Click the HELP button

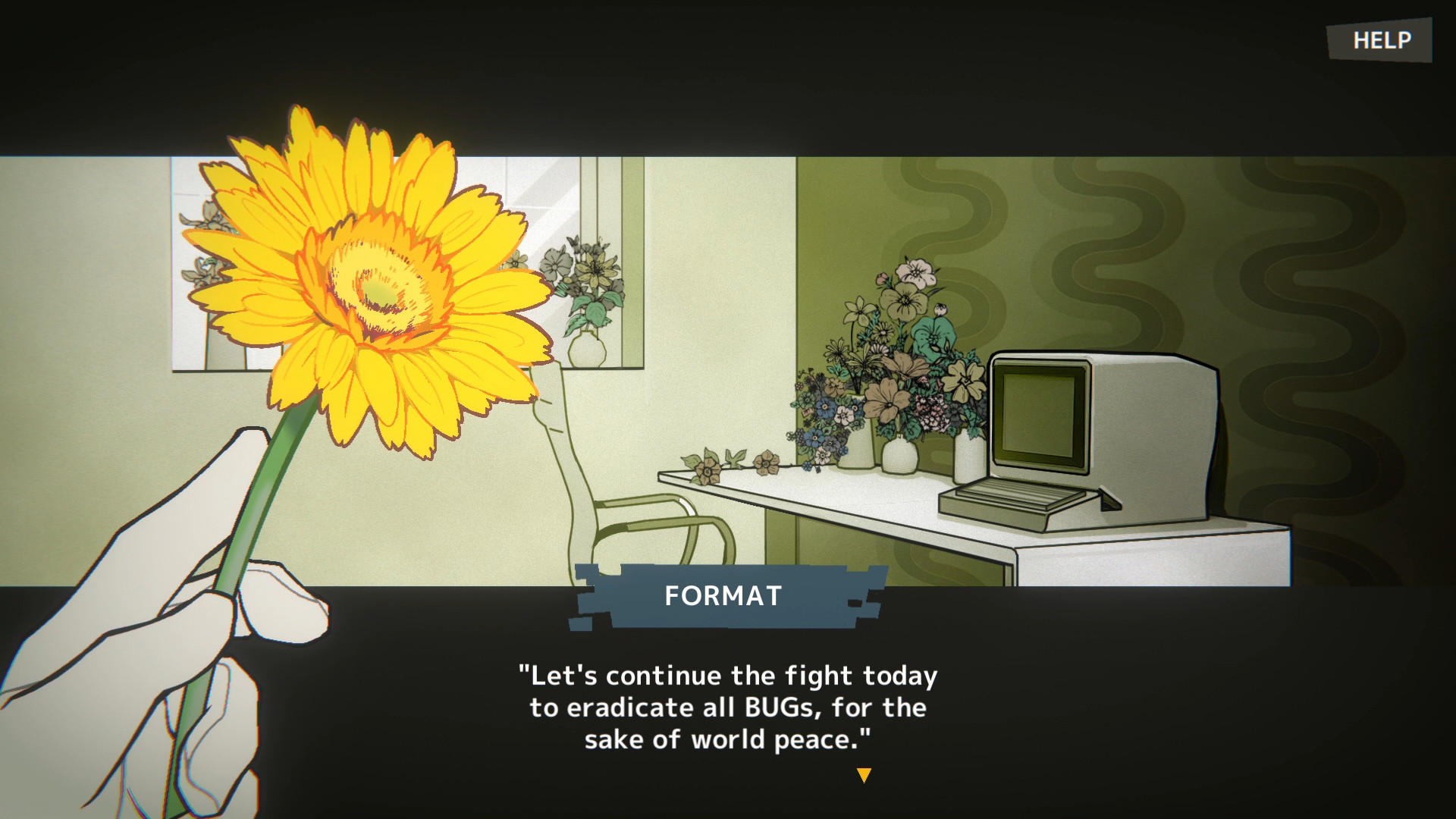pos(1380,39)
